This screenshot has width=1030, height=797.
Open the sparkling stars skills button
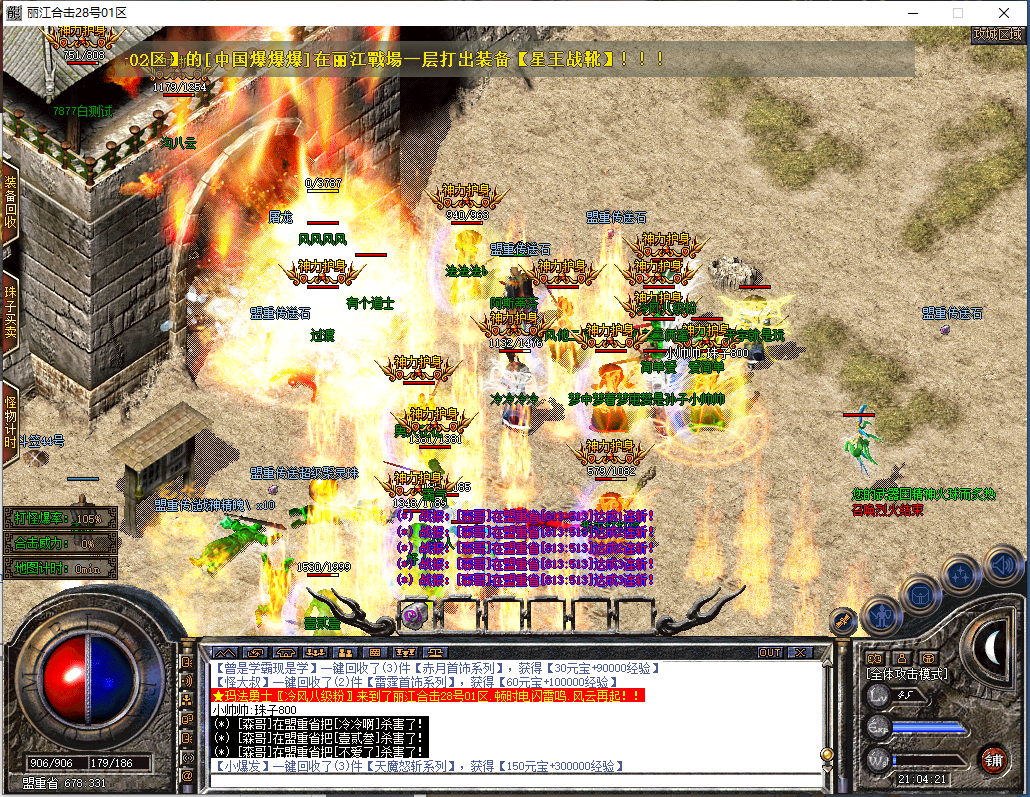[x=961, y=574]
